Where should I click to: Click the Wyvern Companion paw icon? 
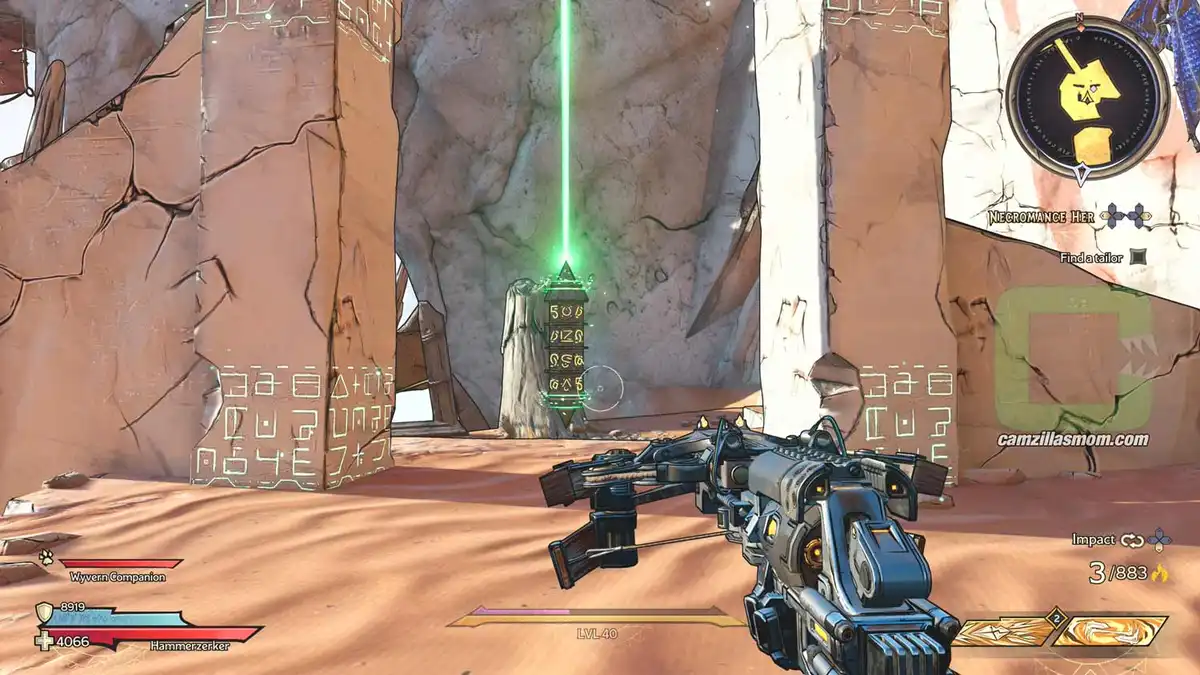(46, 559)
